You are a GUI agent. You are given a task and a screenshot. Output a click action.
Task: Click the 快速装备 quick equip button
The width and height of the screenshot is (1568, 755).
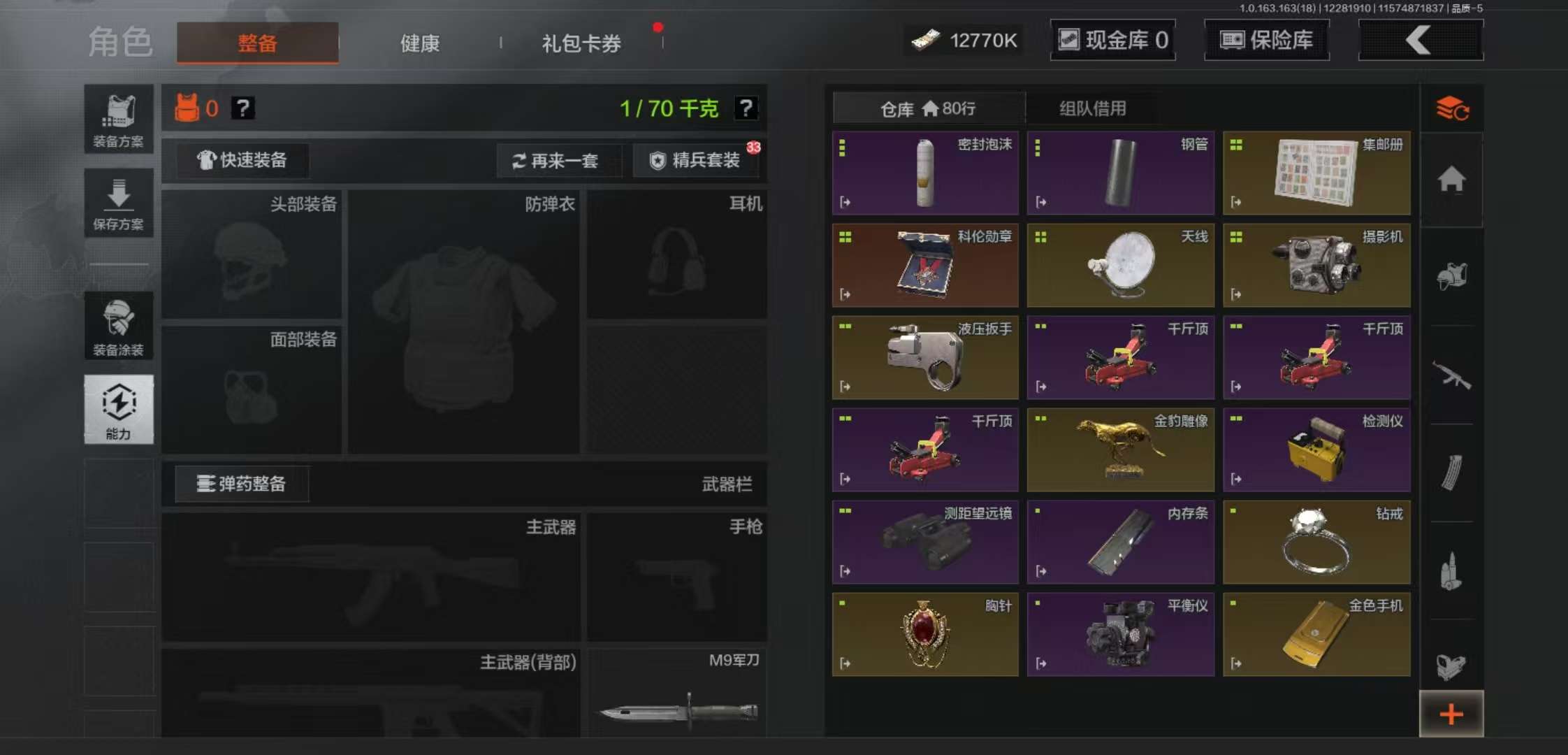tap(241, 160)
